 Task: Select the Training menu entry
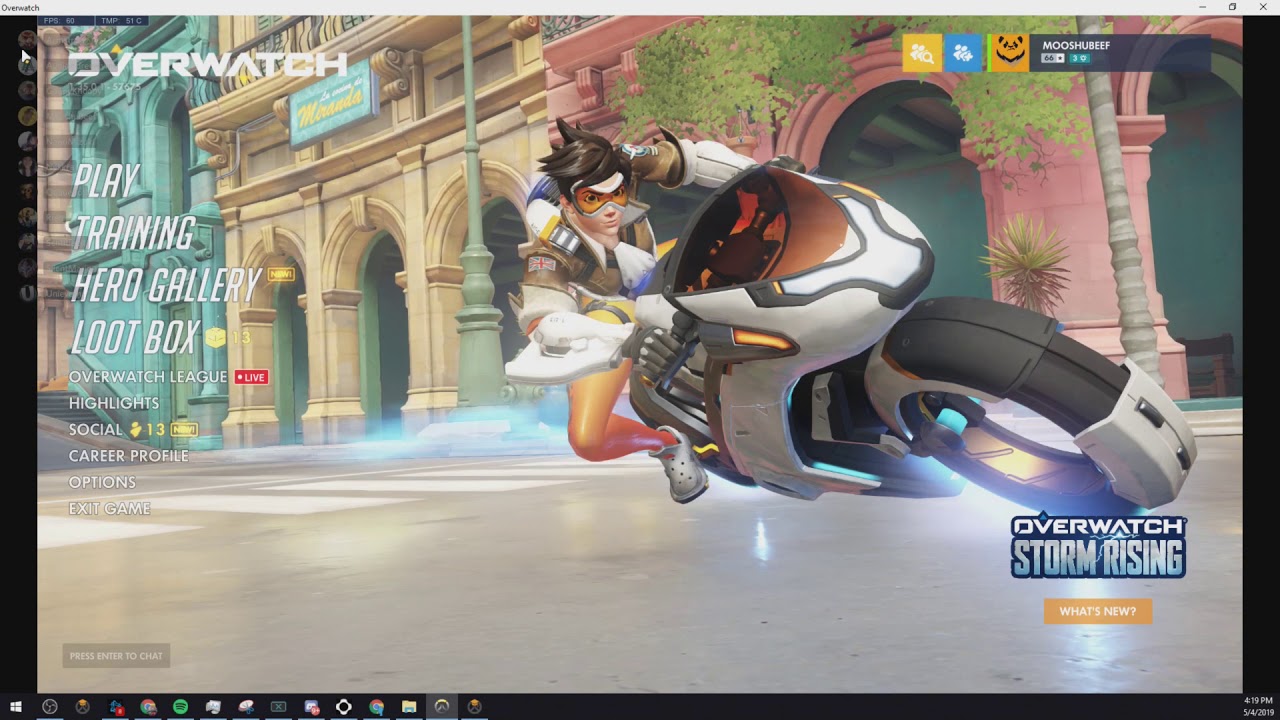[x=133, y=233]
